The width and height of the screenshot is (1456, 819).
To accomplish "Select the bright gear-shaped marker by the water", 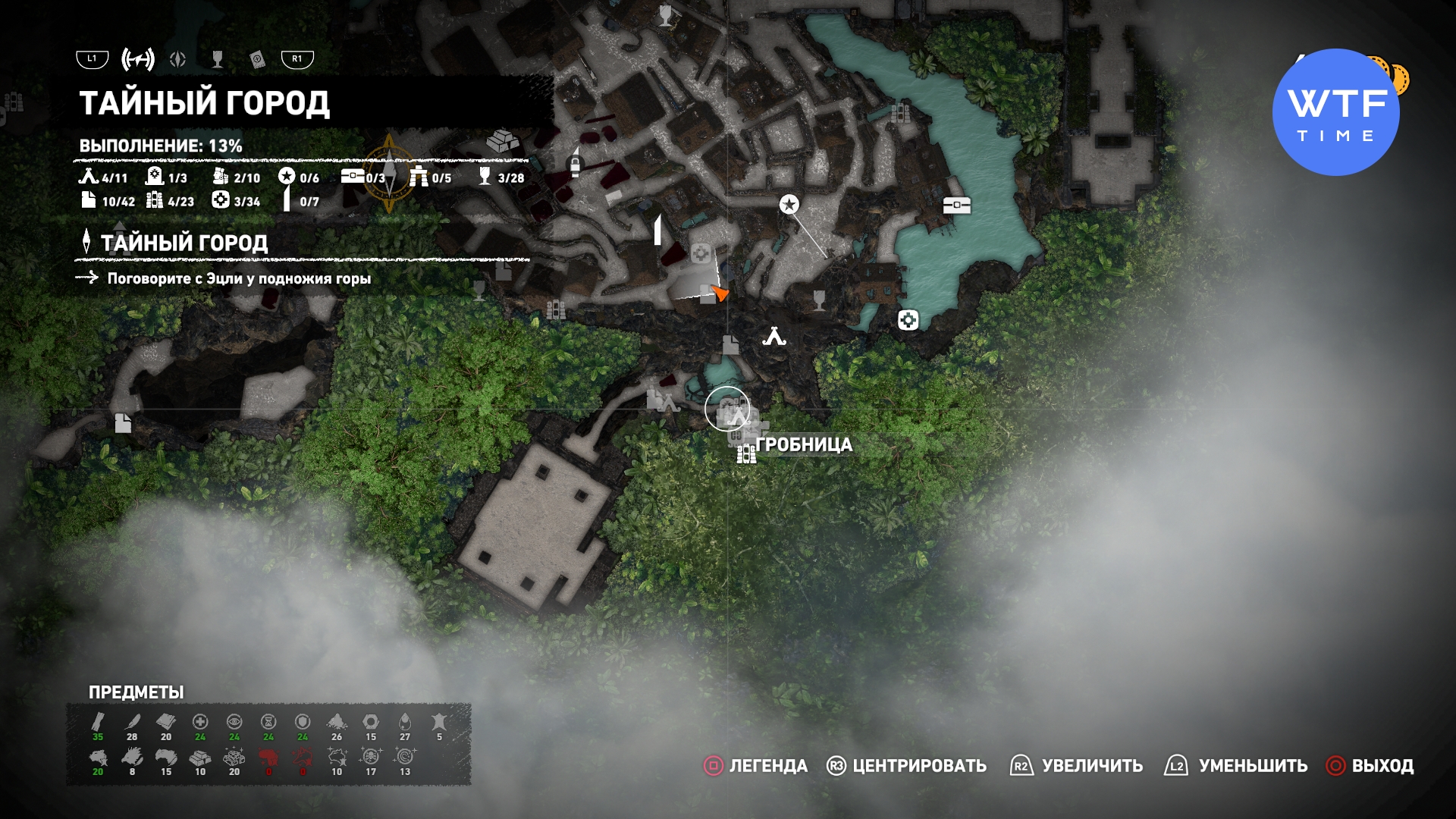I will [908, 320].
